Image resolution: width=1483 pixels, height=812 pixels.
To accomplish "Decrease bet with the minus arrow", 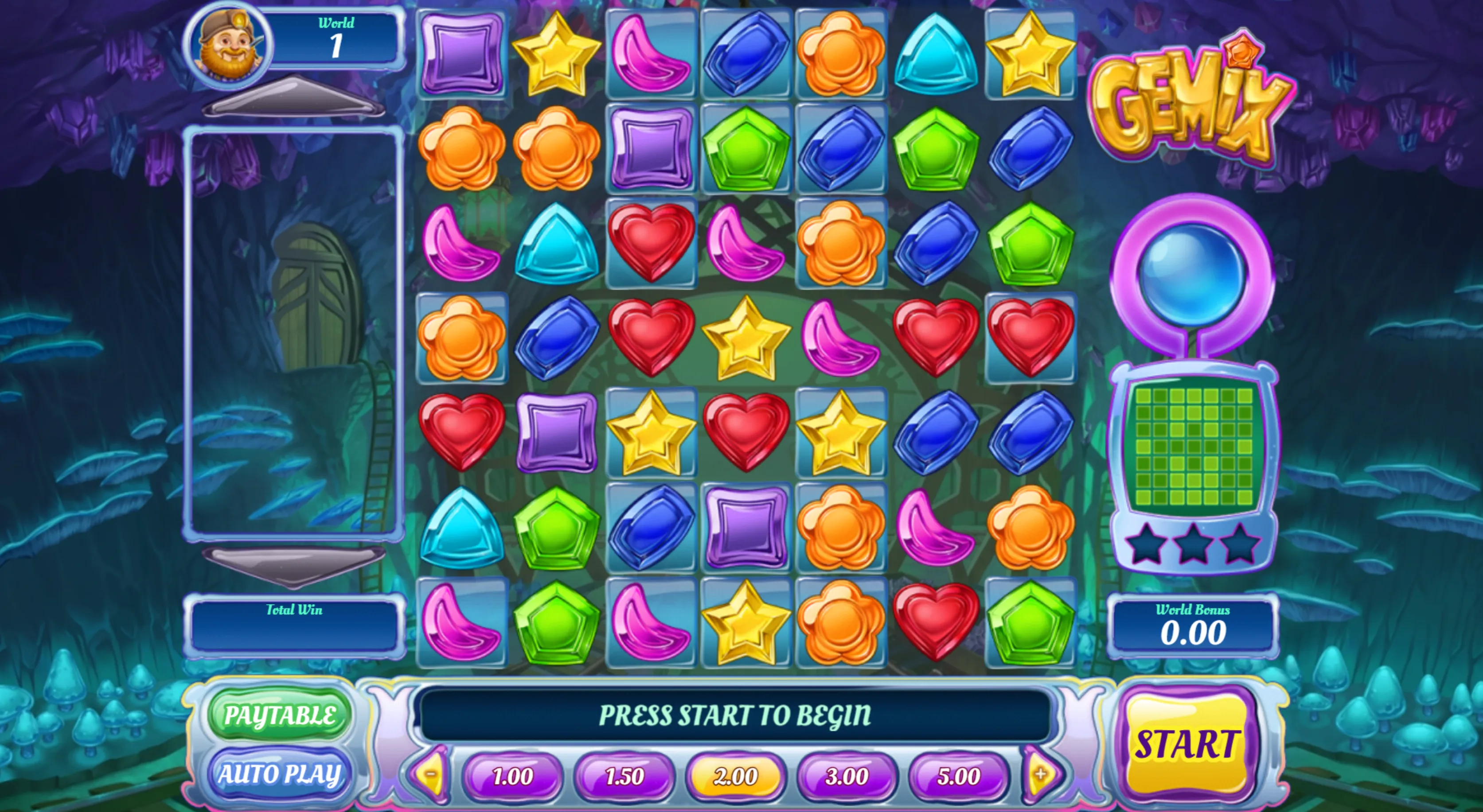I will [x=431, y=774].
